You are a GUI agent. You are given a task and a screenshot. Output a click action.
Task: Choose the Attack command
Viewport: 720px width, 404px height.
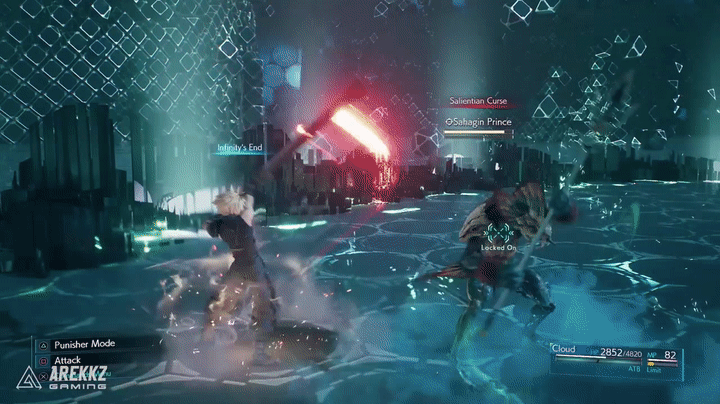coord(68,360)
